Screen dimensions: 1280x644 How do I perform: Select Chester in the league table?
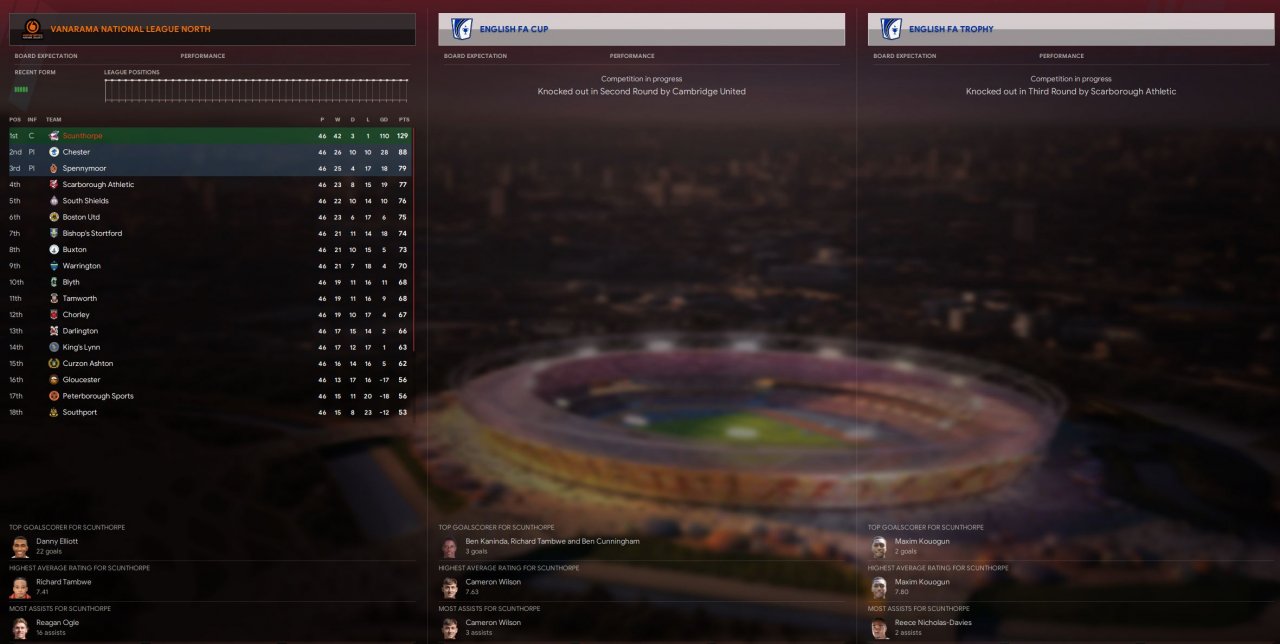tap(76, 152)
